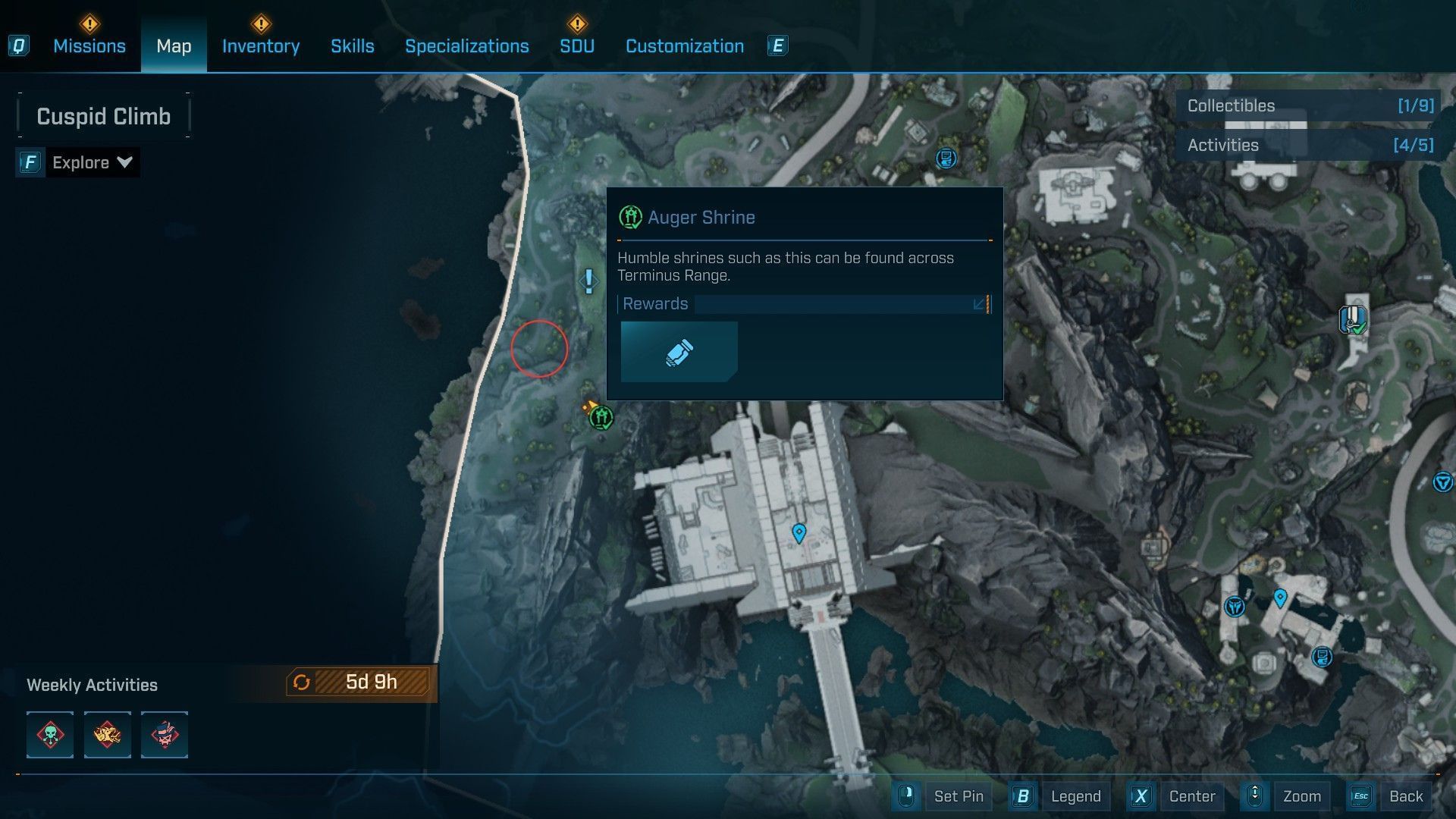
Task: Switch to the Inventory tab
Action: coord(260,46)
